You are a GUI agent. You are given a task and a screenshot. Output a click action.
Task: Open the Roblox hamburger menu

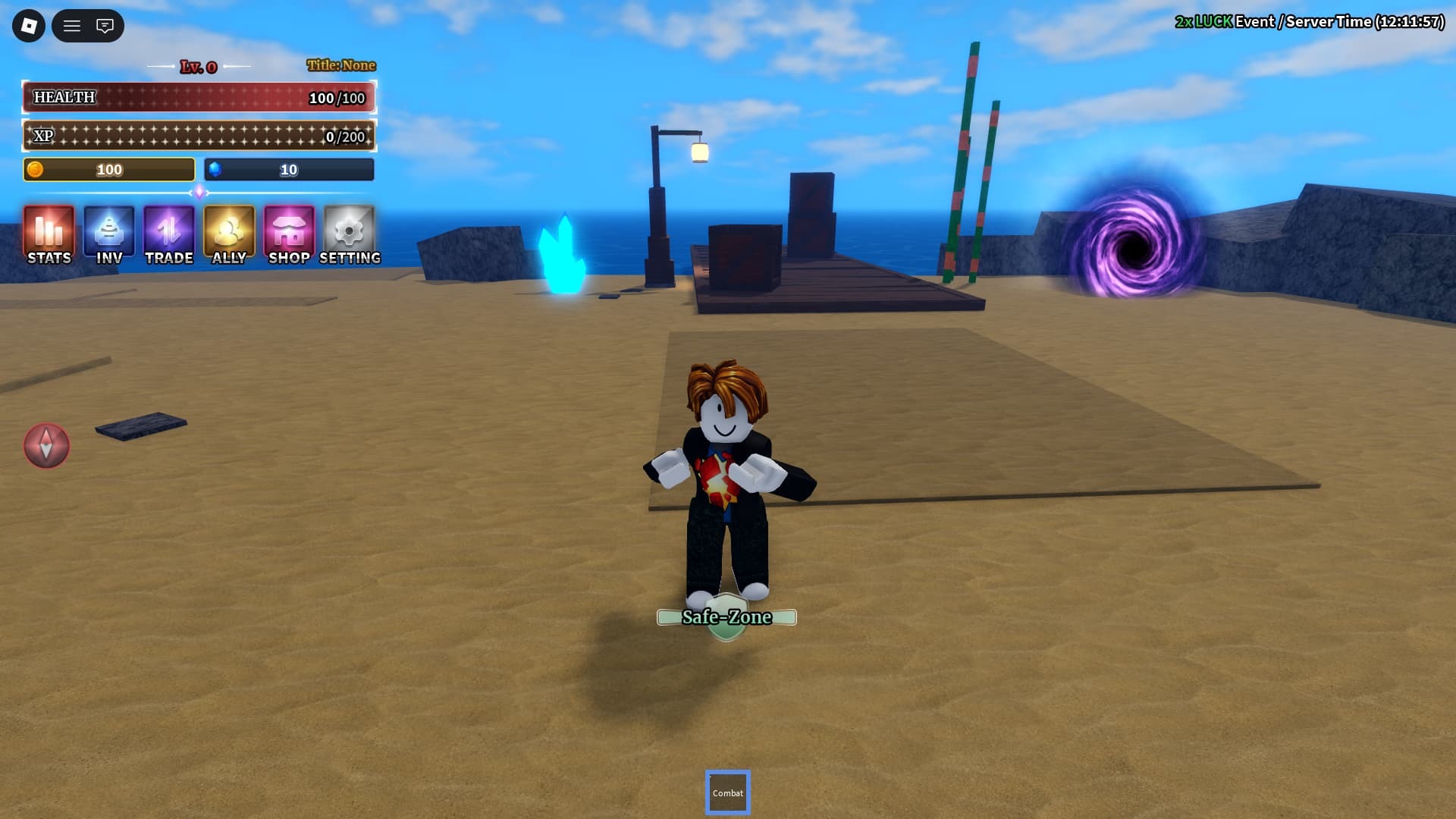[x=72, y=26]
